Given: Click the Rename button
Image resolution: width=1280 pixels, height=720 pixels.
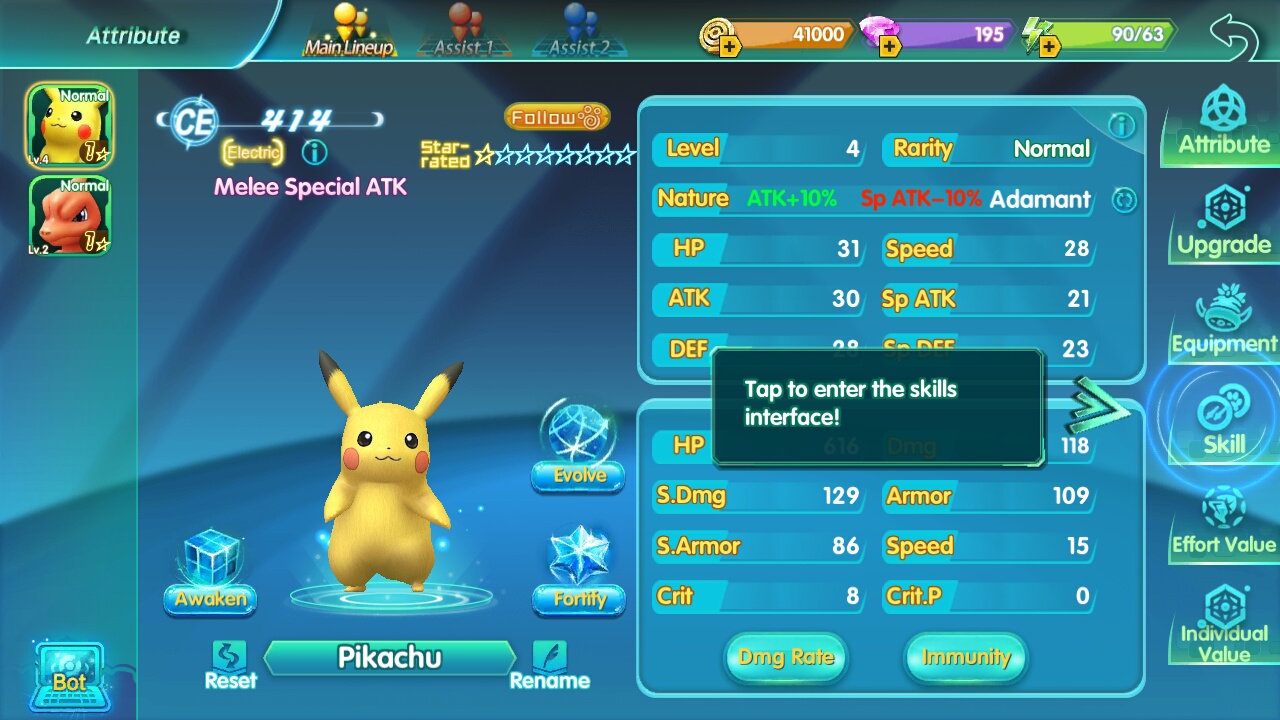Looking at the screenshot, I should [x=549, y=665].
